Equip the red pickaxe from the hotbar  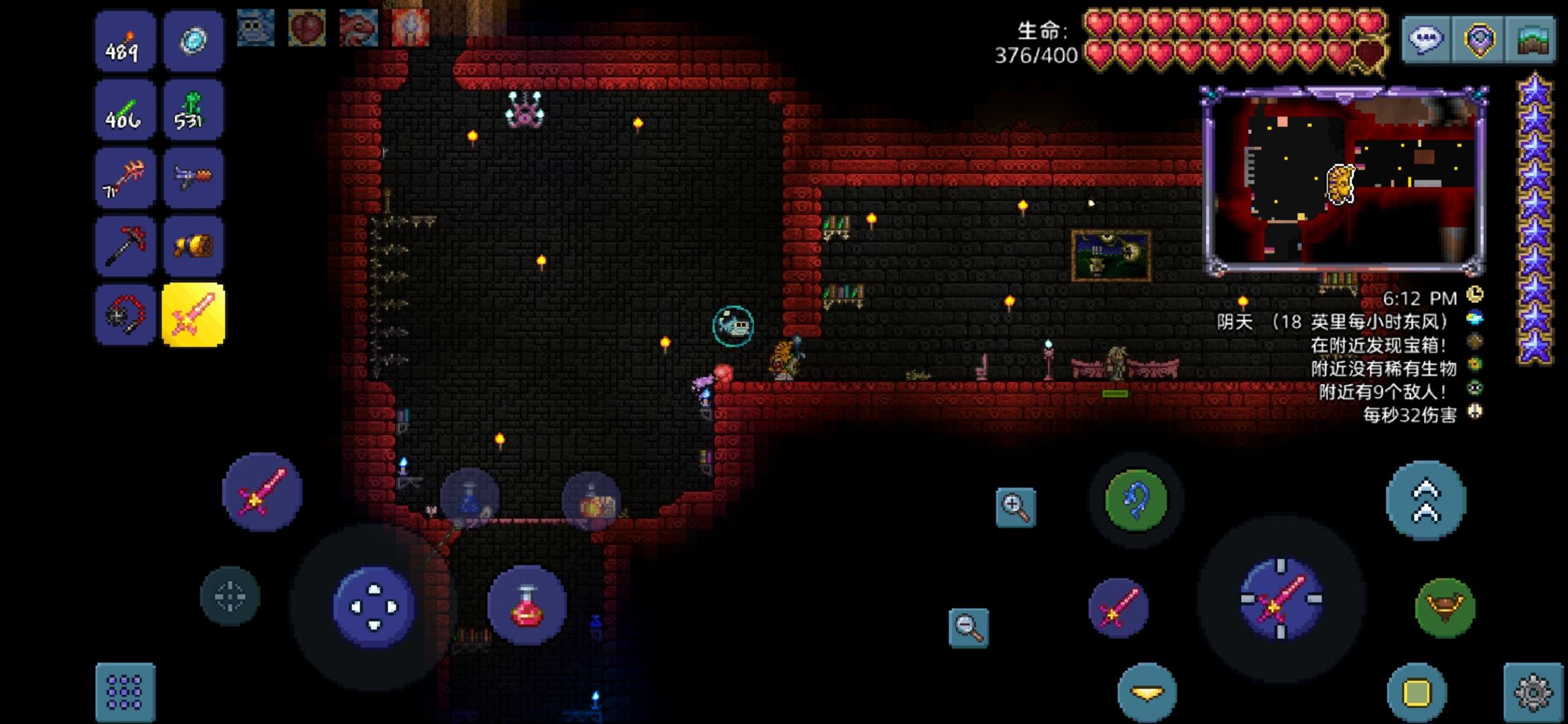click(125, 246)
